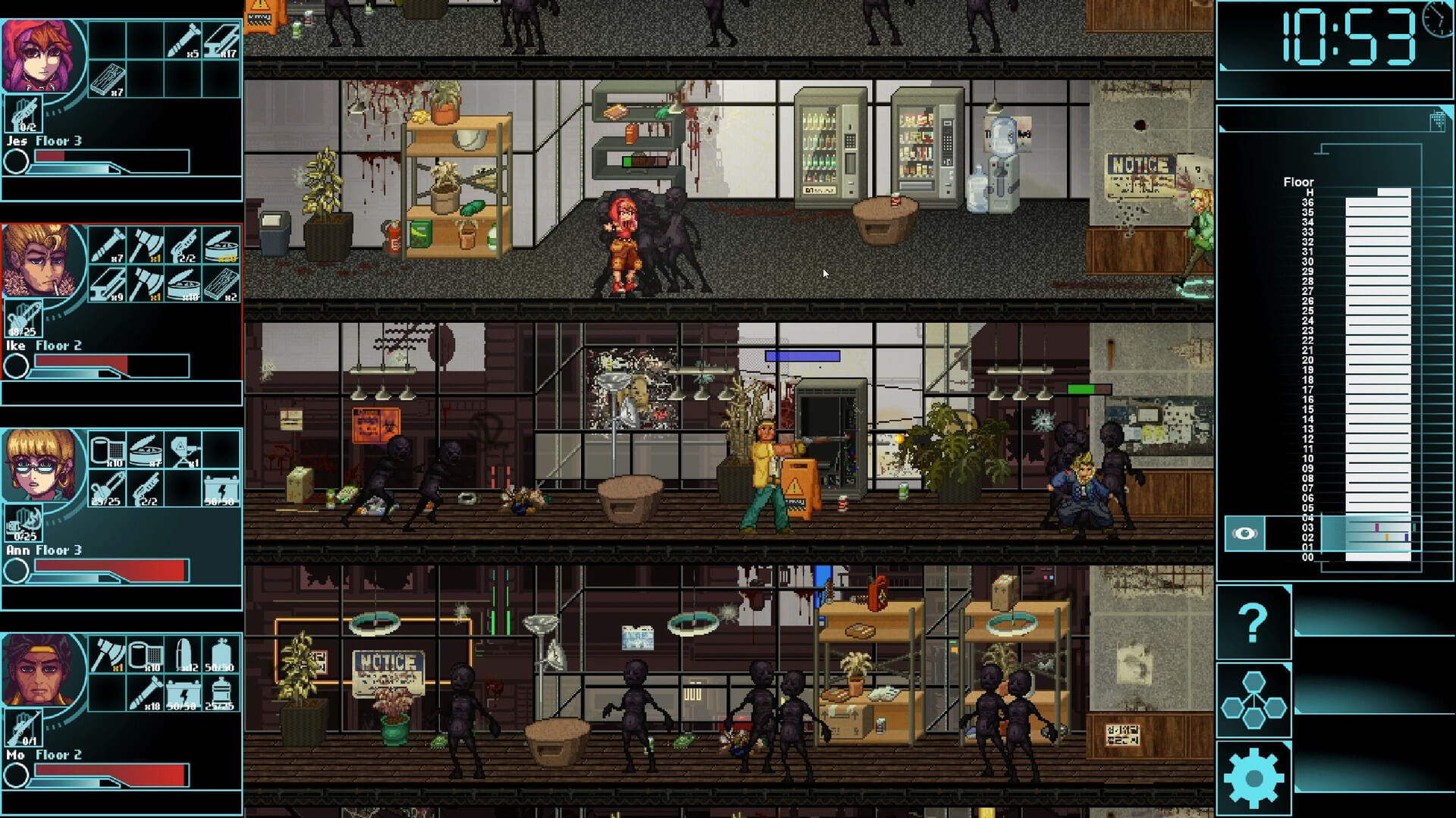The height and width of the screenshot is (818, 1456).
Task: Select Ann's character portrait
Action: (39, 465)
